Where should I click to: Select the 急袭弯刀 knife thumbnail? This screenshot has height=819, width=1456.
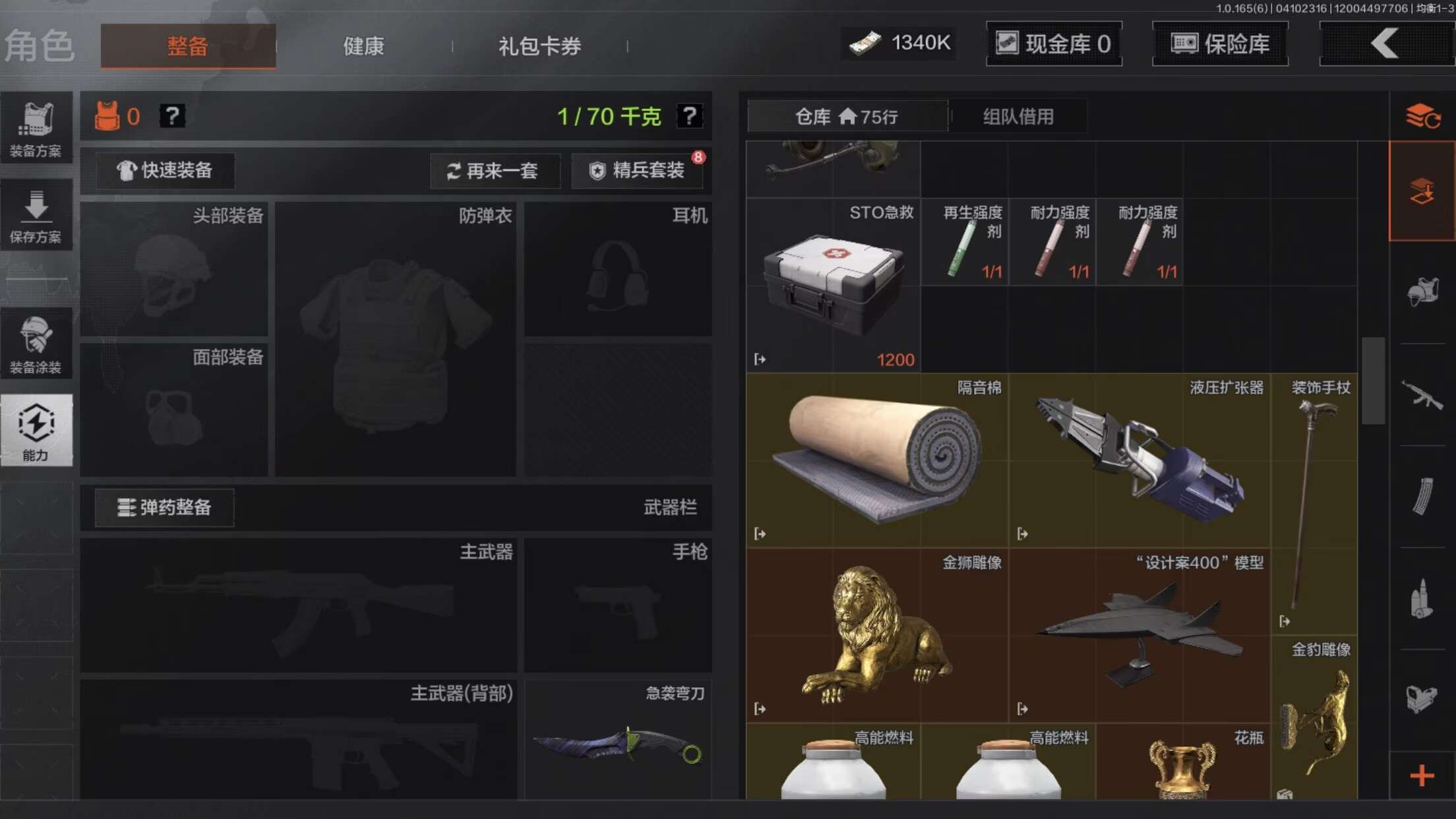point(617,745)
